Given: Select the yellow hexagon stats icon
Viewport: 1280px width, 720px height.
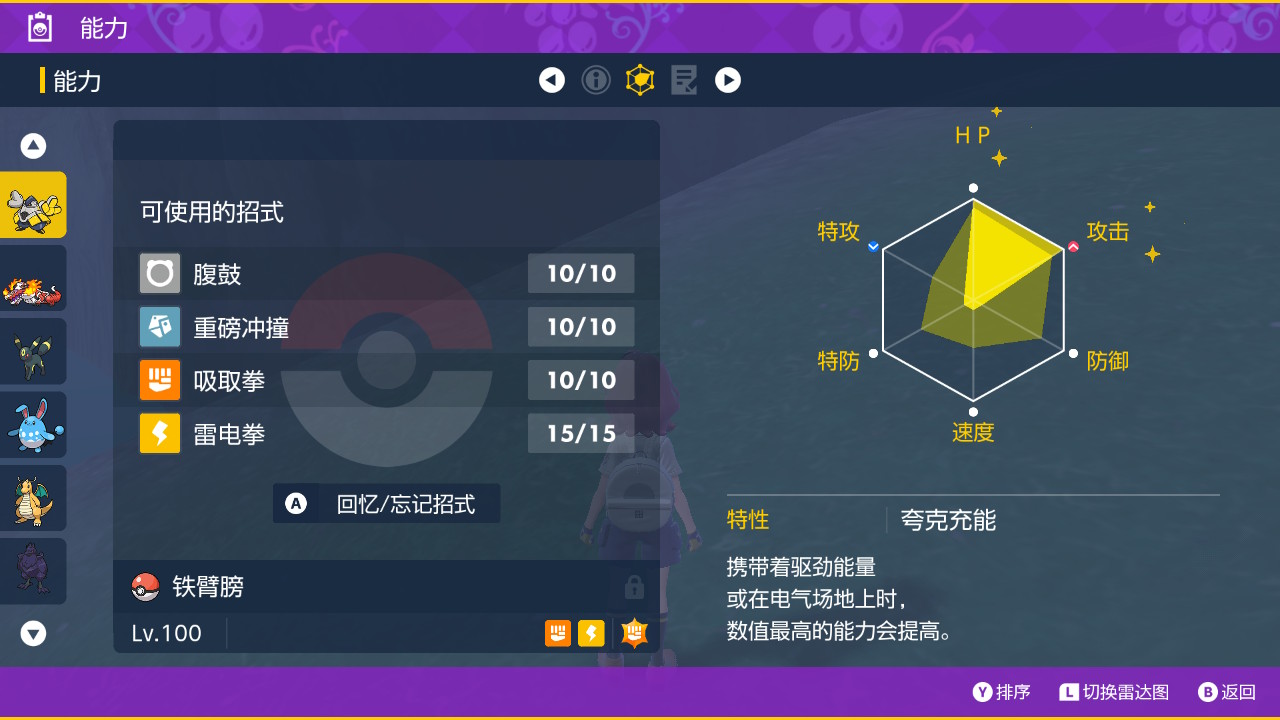Looking at the screenshot, I should pyautogui.click(x=640, y=80).
